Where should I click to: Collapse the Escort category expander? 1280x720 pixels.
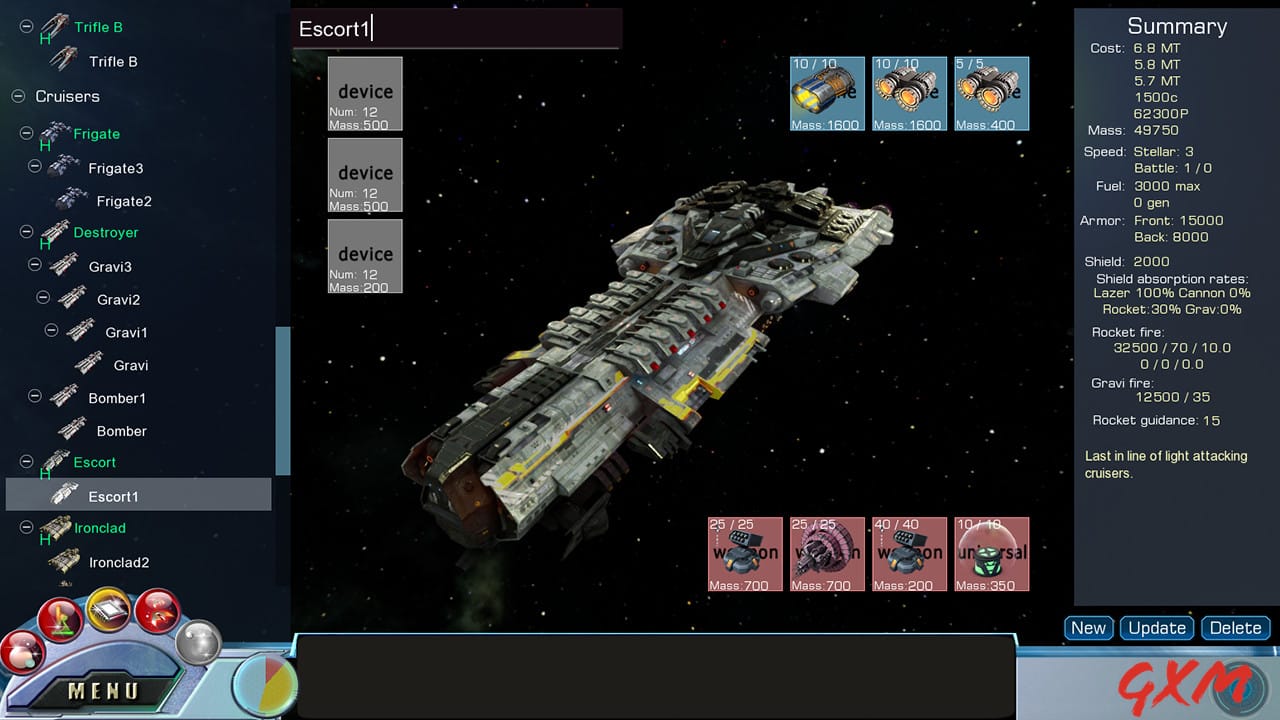[25, 462]
